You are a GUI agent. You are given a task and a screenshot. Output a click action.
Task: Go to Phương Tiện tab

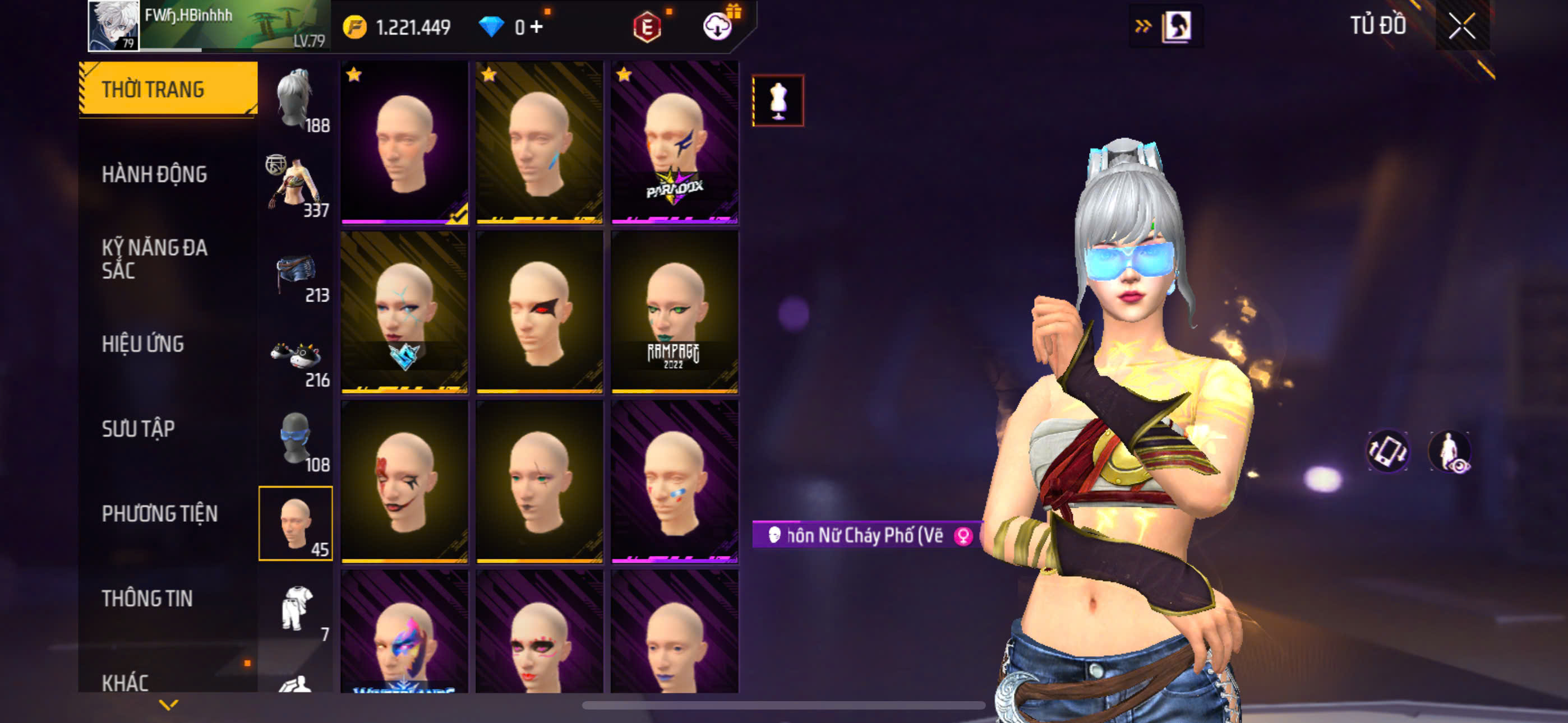[x=159, y=513]
